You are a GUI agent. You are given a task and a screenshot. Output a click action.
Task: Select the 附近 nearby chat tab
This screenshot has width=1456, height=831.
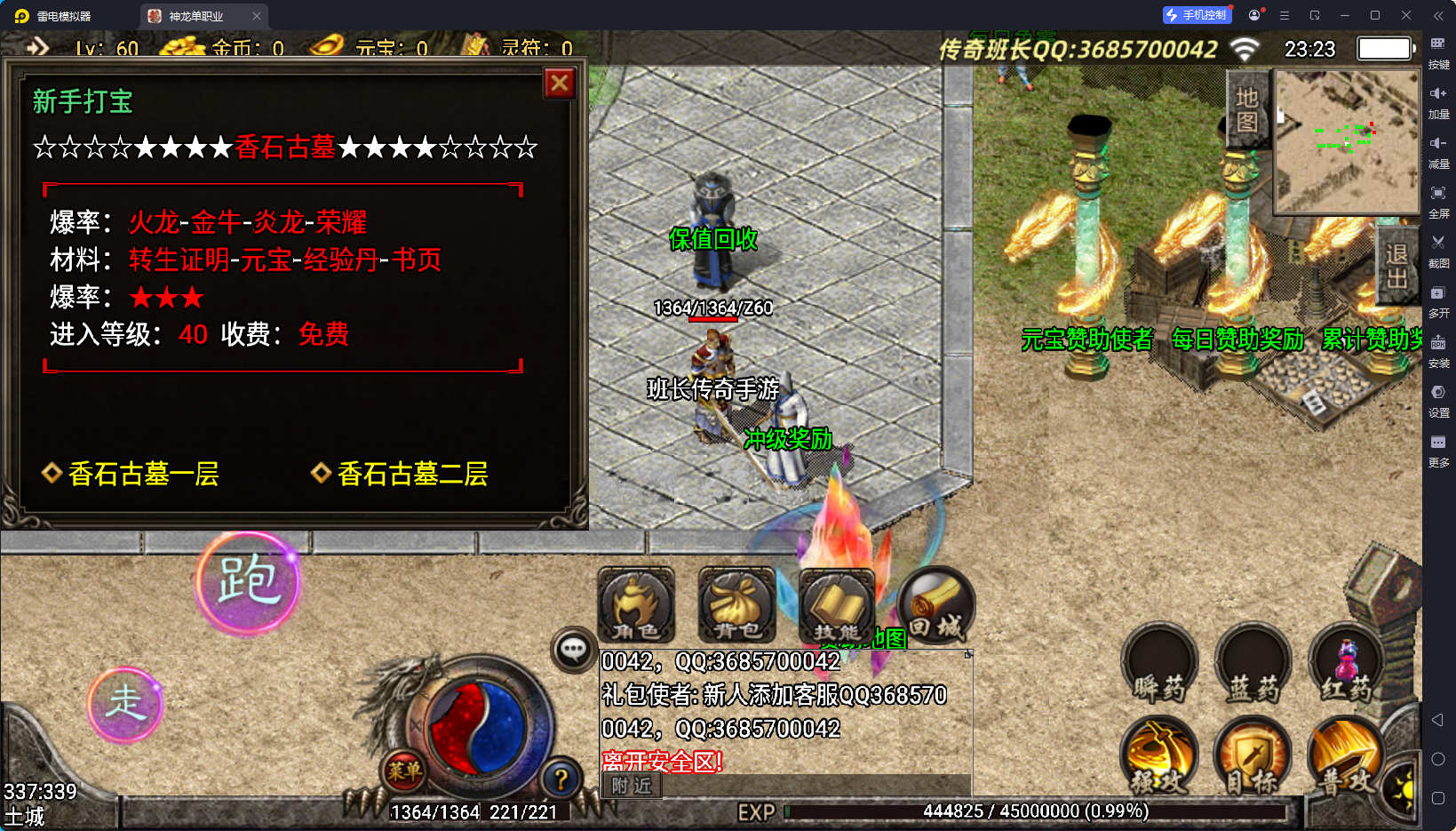coord(632,786)
